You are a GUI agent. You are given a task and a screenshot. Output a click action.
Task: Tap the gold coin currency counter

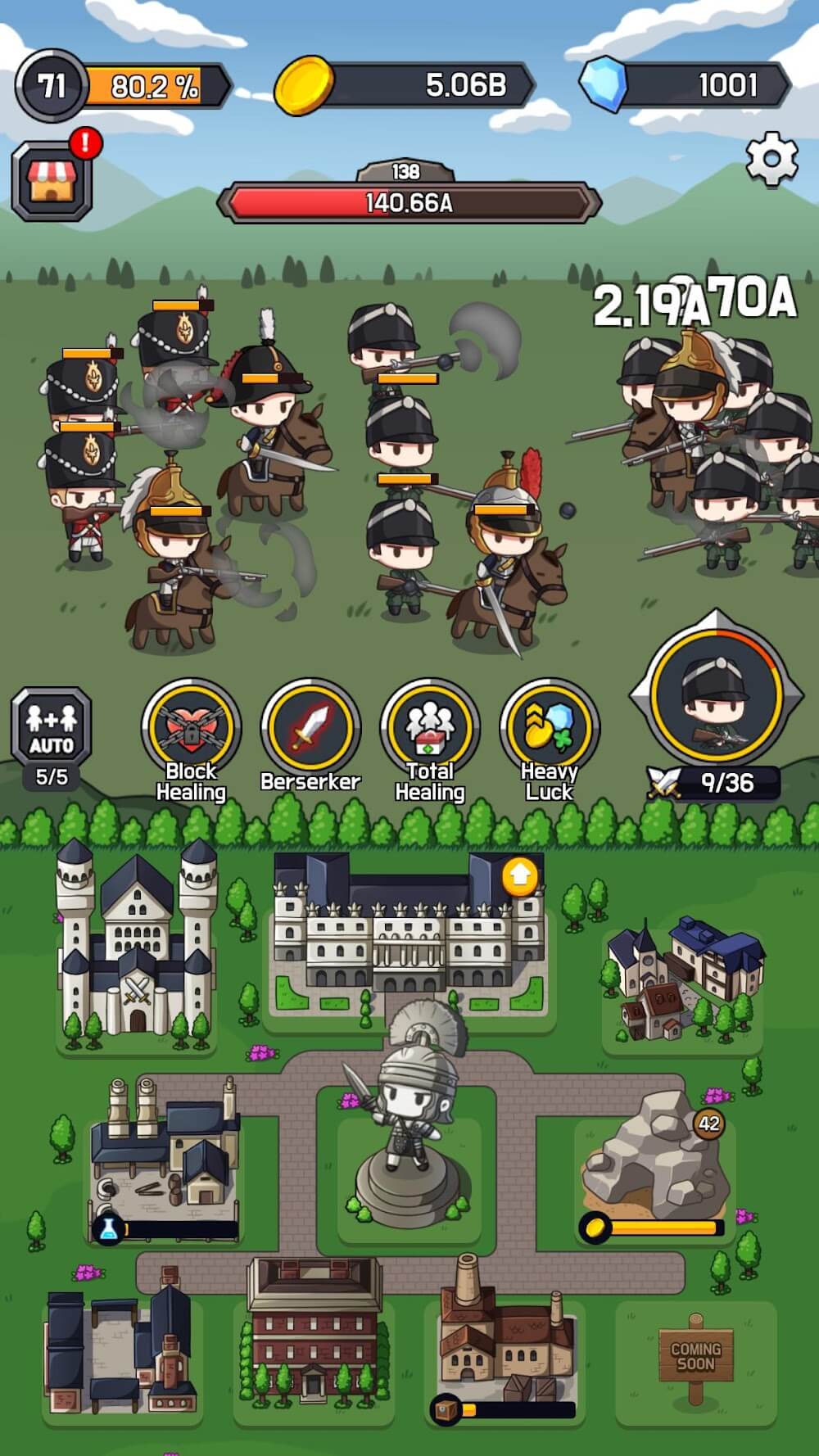click(x=405, y=85)
